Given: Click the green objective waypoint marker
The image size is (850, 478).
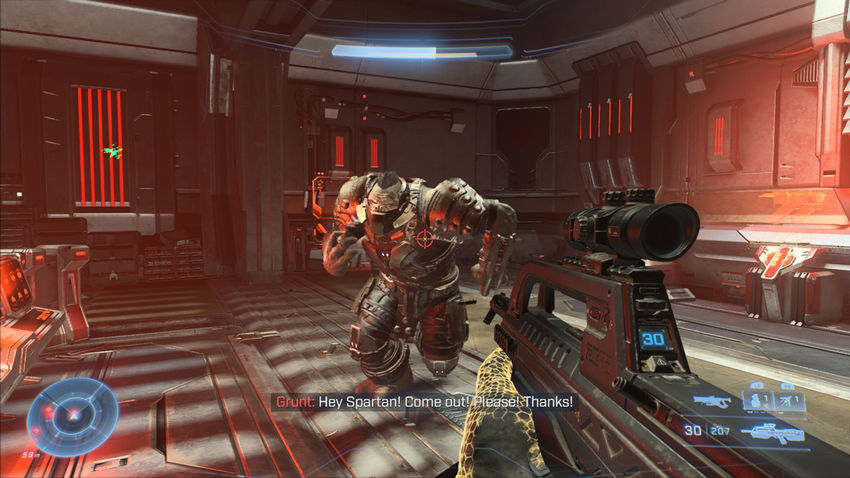Looking at the screenshot, I should [113, 152].
